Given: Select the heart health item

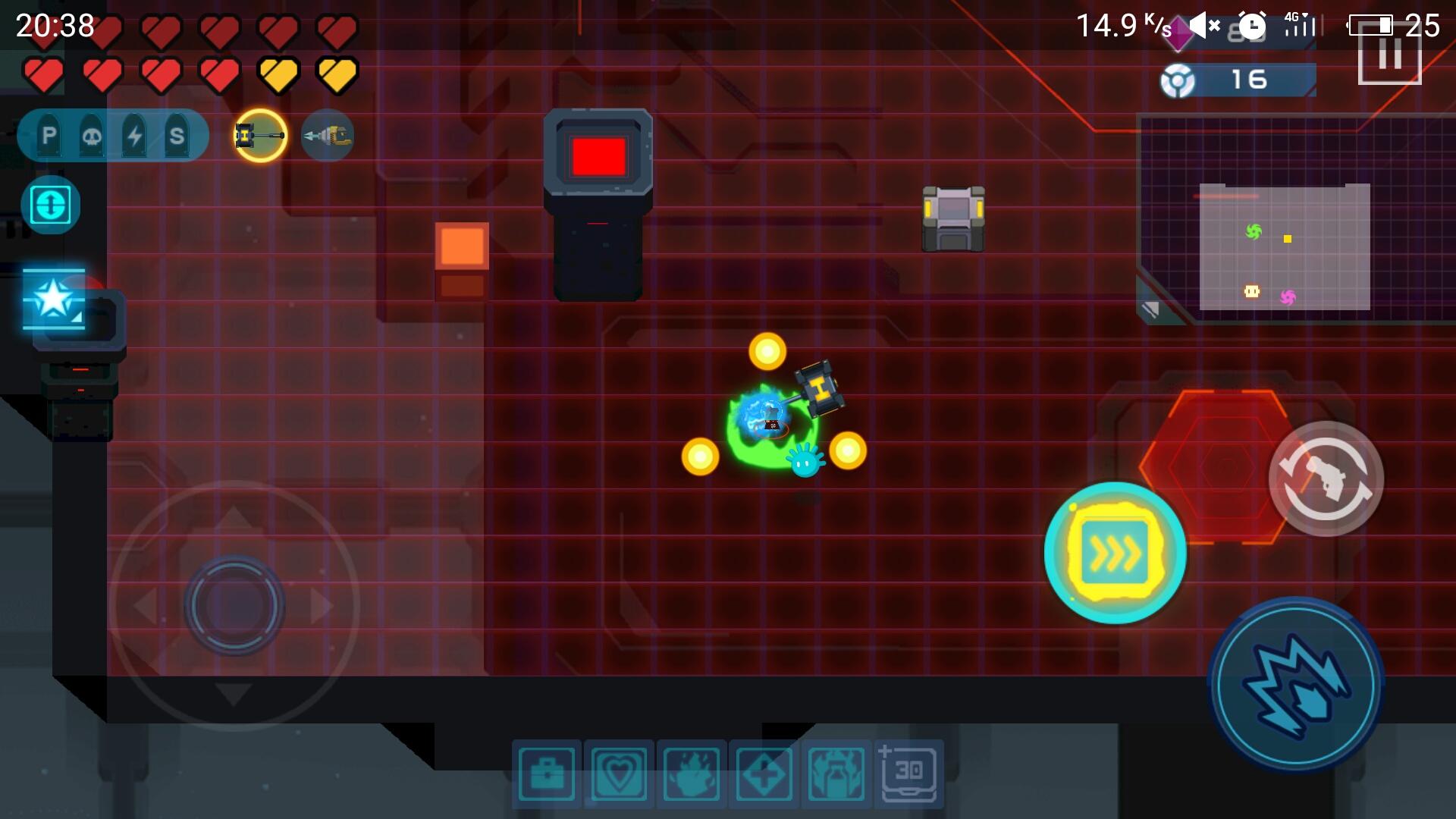Looking at the screenshot, I should 619,772.
